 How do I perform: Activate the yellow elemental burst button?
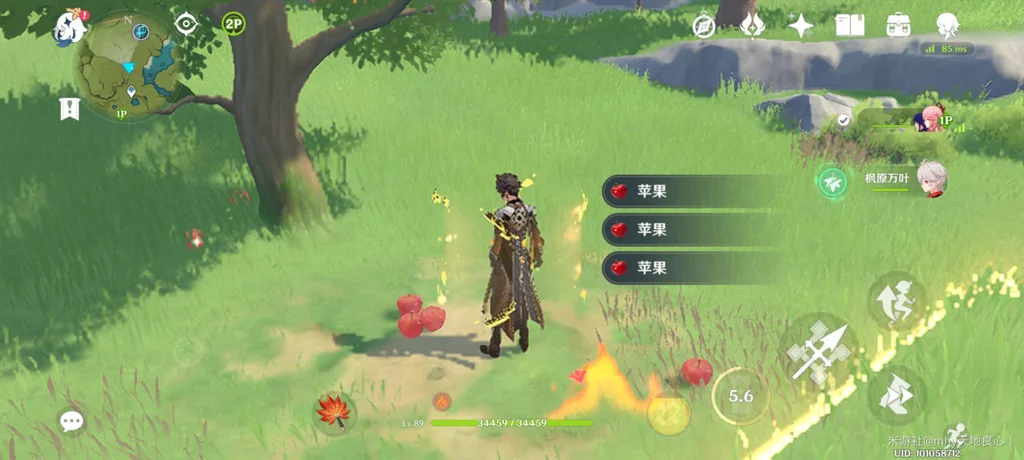669,414
